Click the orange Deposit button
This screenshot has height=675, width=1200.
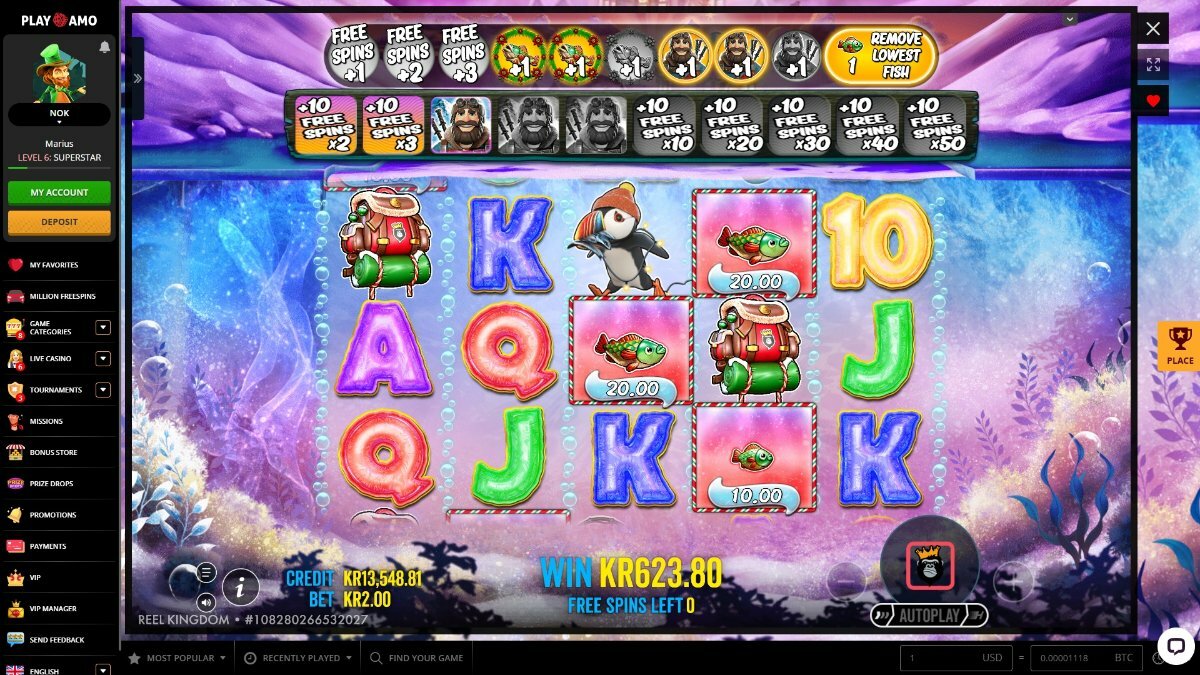click(x=59, y=222)
